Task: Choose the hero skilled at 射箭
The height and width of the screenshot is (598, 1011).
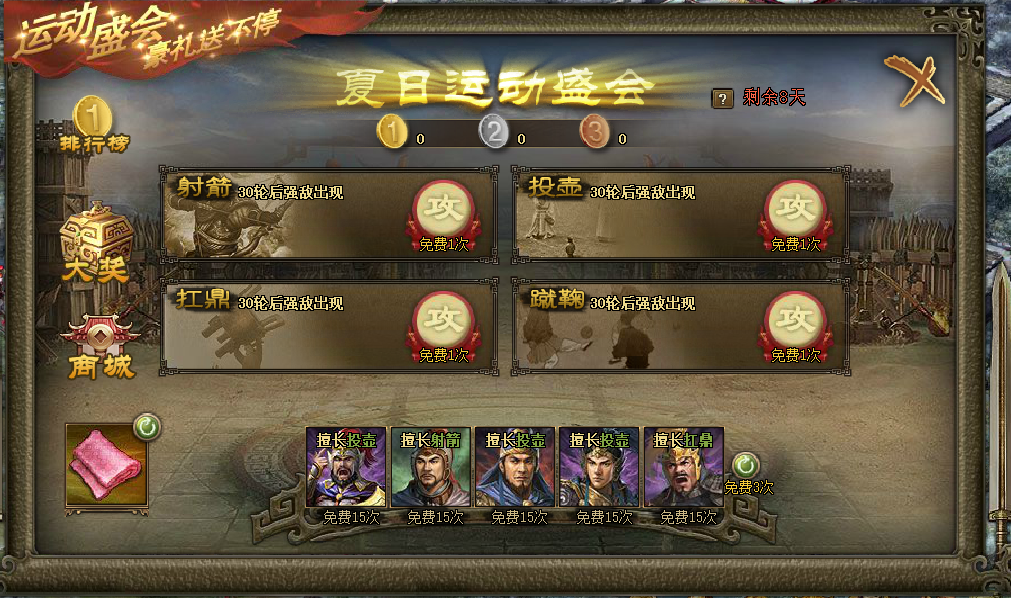Action: [x=431, y=468]
